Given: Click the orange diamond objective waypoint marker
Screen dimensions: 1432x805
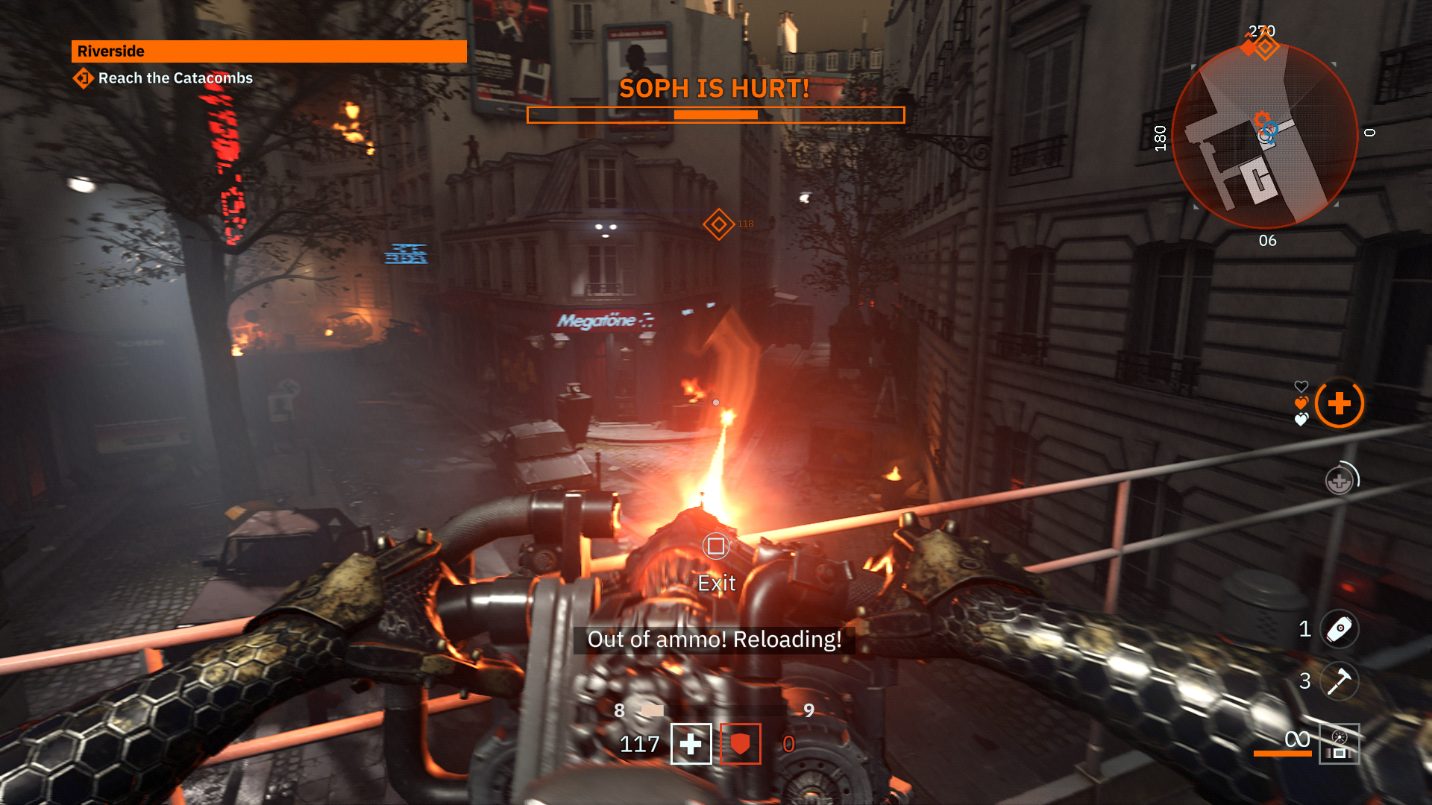Looking at the screenshot, I should (718, 224).
